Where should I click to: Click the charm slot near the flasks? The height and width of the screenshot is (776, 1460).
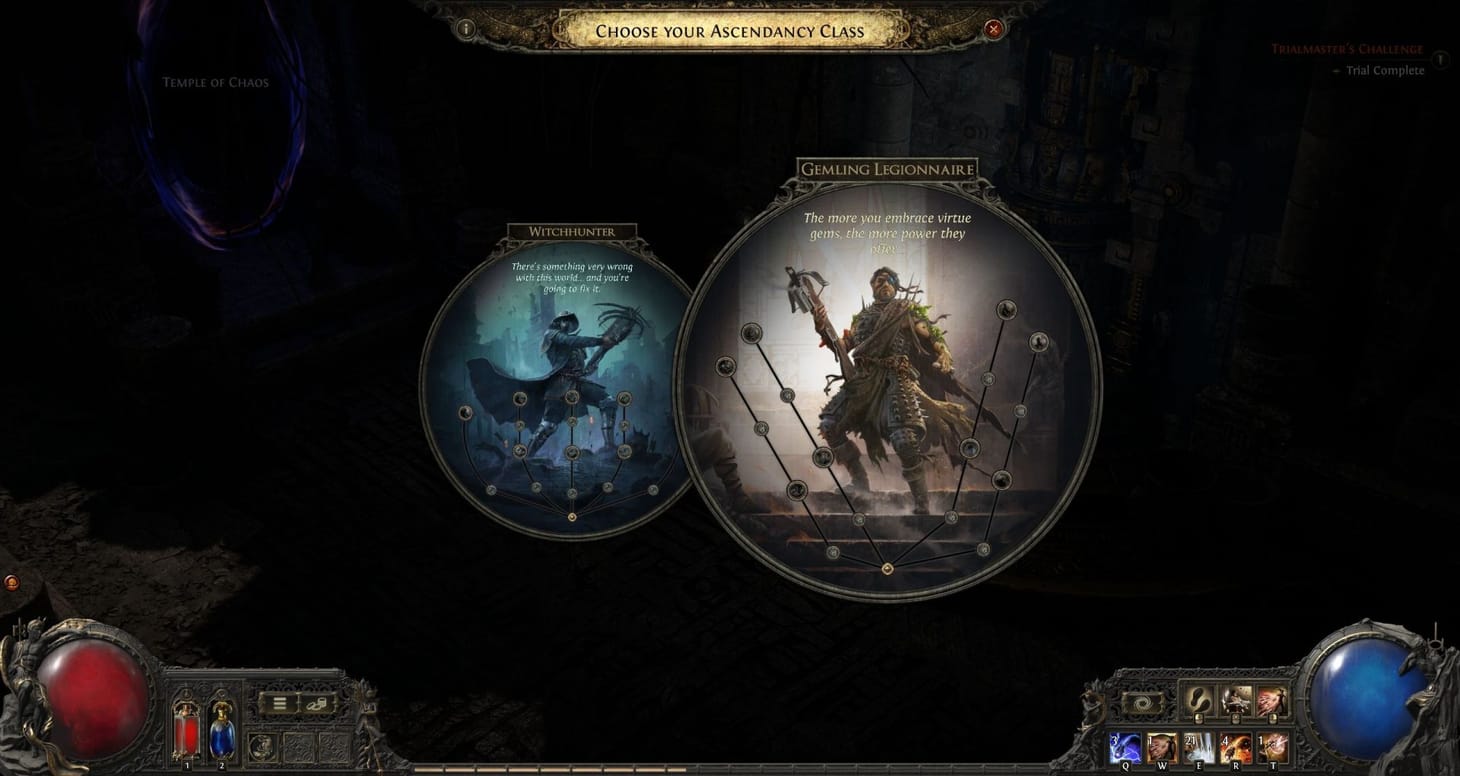point(263,747)
